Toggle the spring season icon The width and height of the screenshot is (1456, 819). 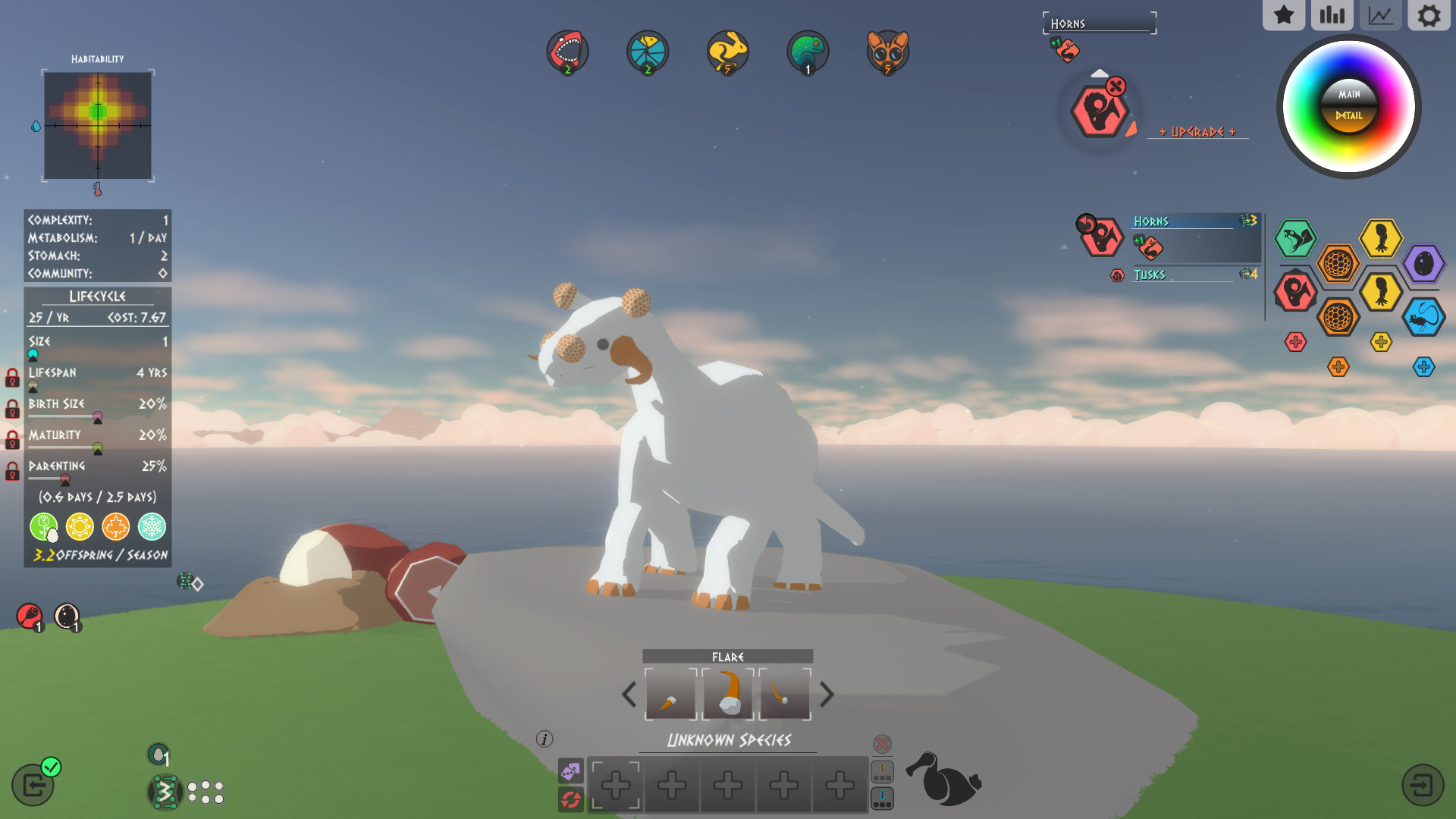(x=43, y=526)
